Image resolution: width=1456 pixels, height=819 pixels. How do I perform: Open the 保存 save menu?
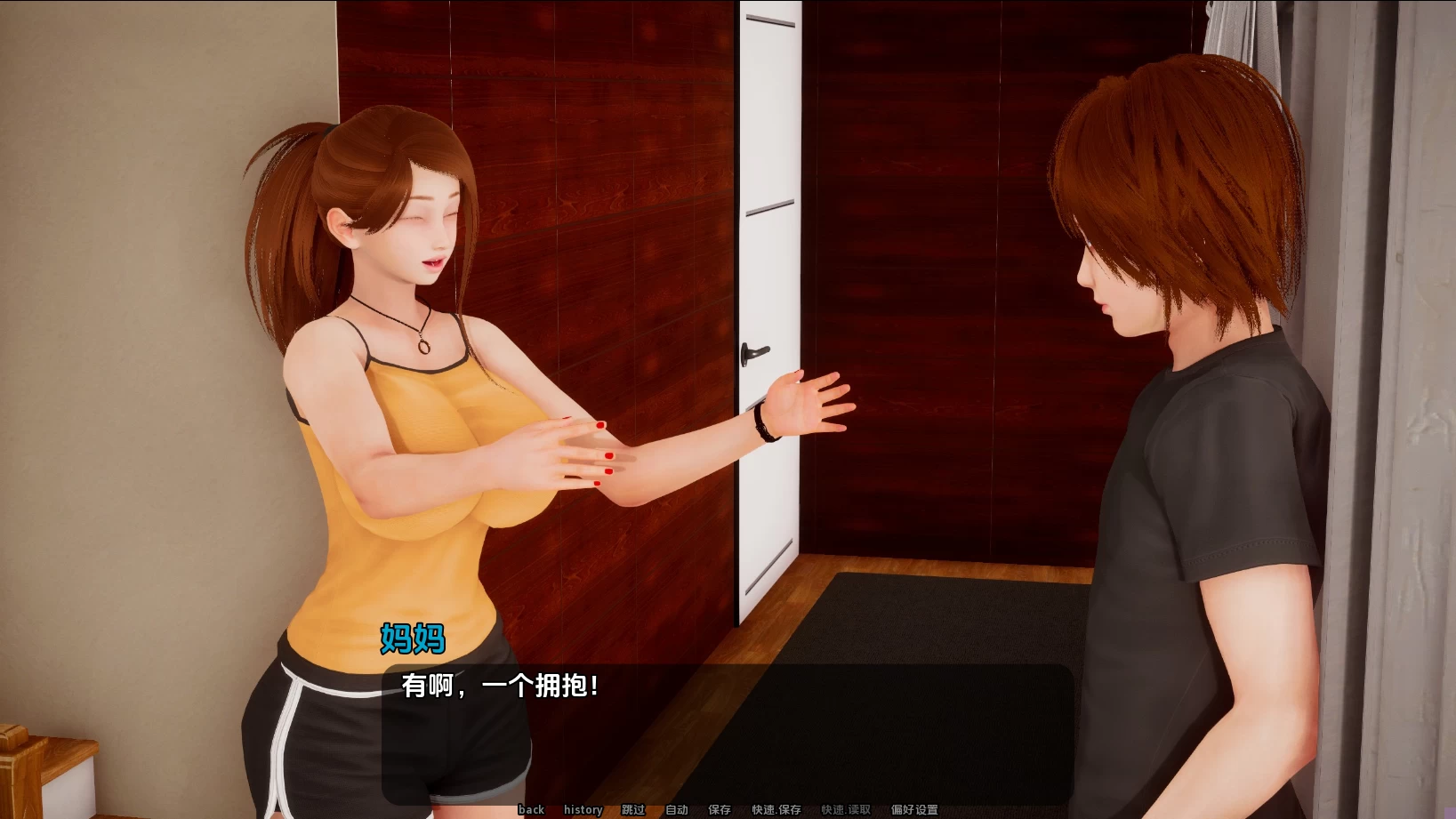pos(720,809)
